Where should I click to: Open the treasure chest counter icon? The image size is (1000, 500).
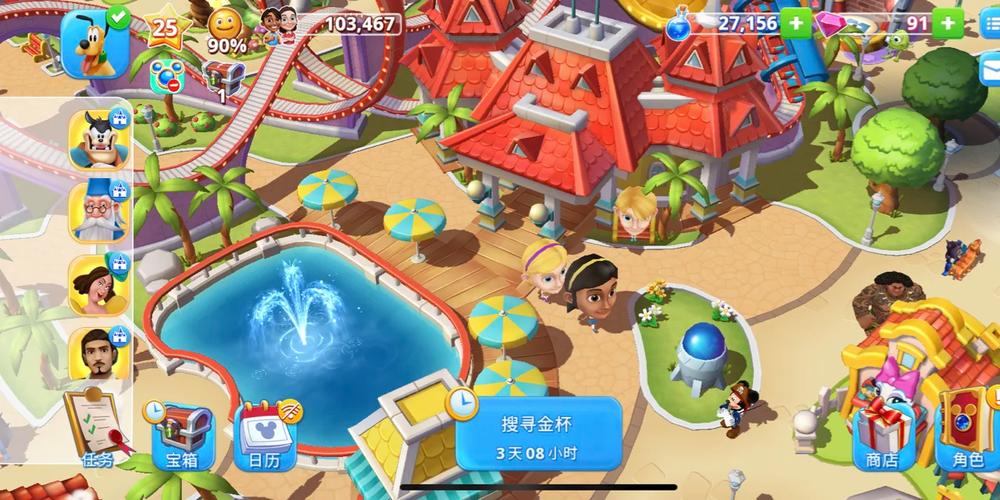tap(223, 78)
